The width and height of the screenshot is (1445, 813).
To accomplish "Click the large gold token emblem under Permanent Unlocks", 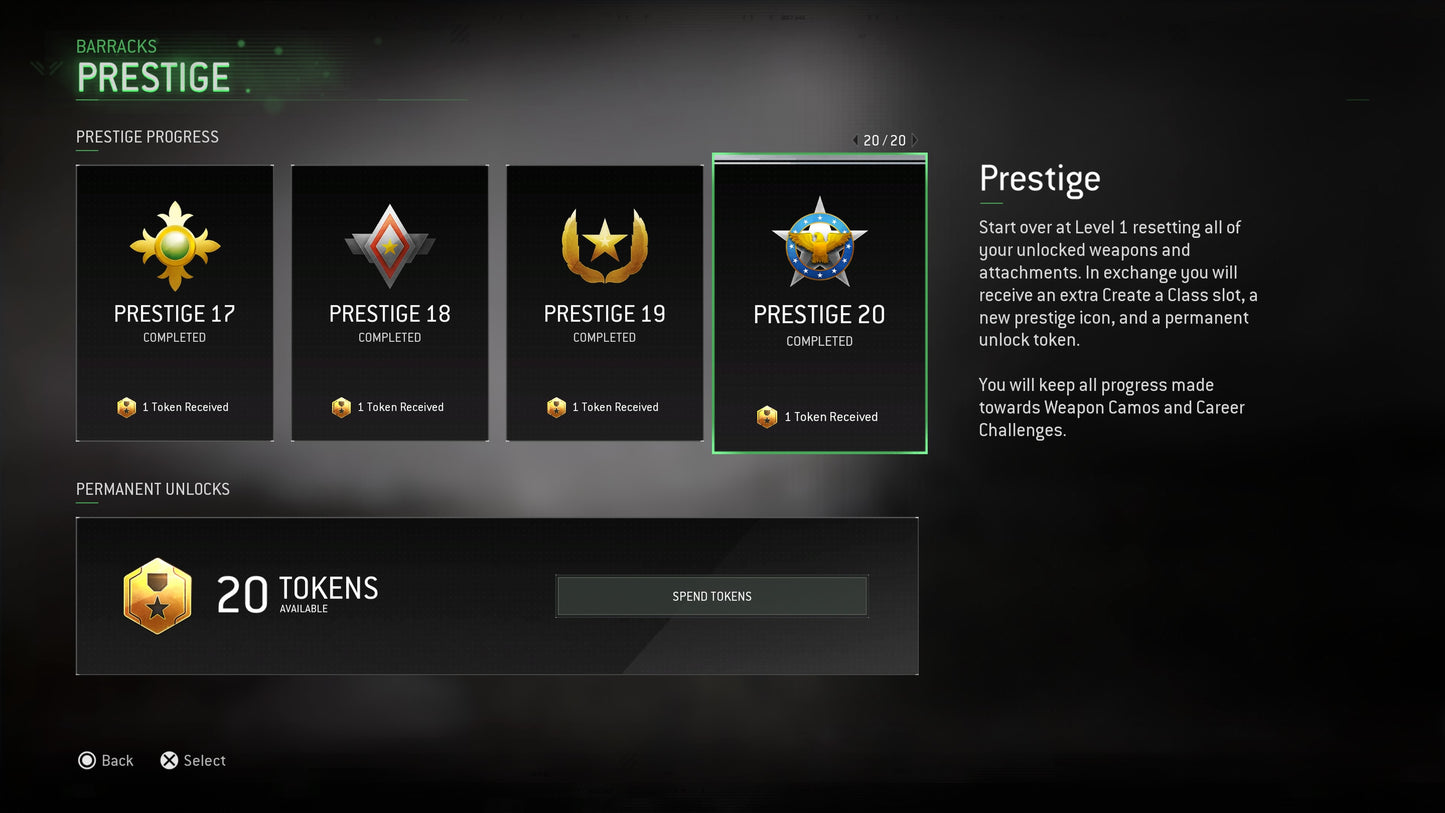I will point(157,596).
